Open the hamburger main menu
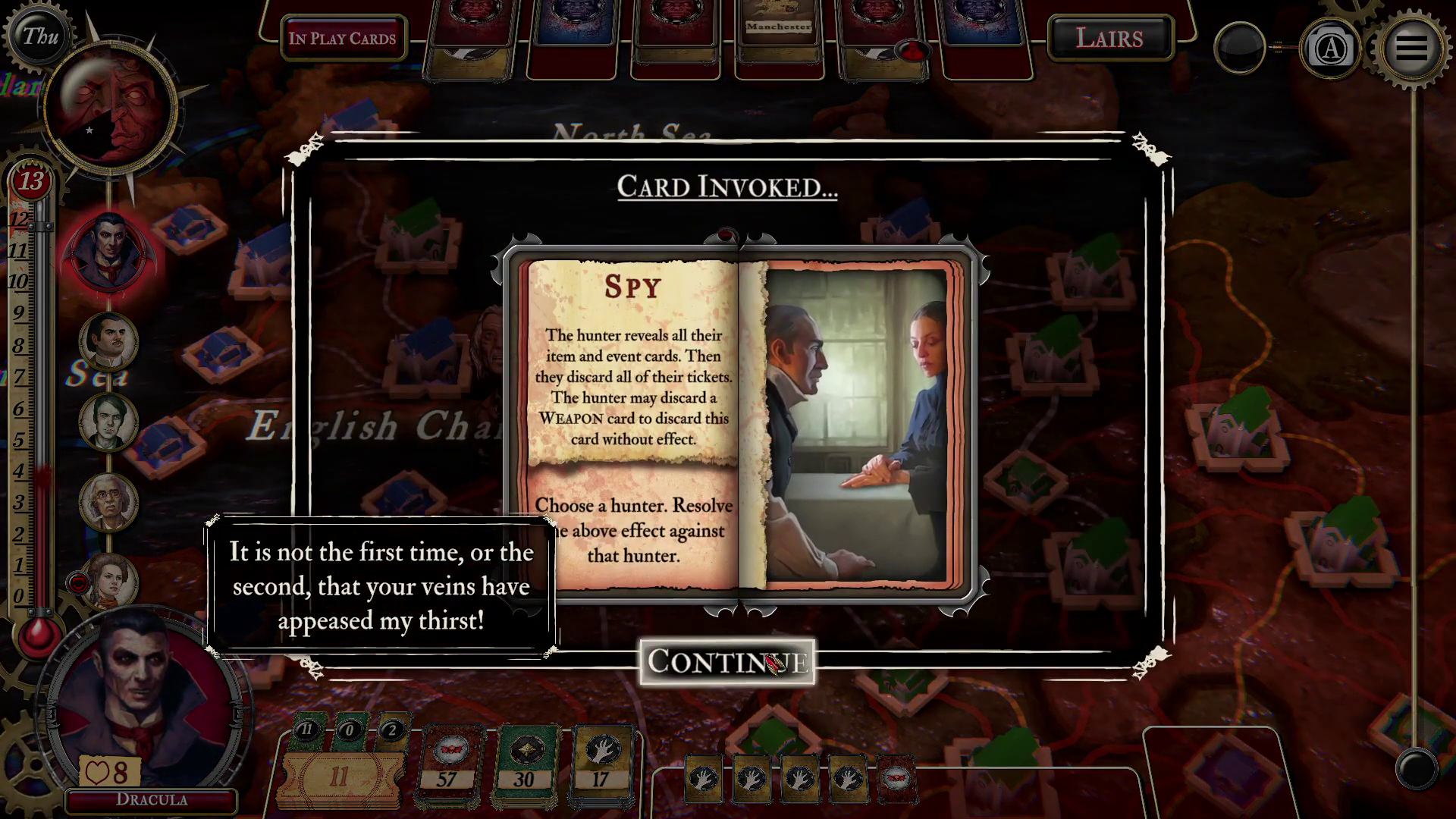1456x819 pixels. tap(1410, 48)
